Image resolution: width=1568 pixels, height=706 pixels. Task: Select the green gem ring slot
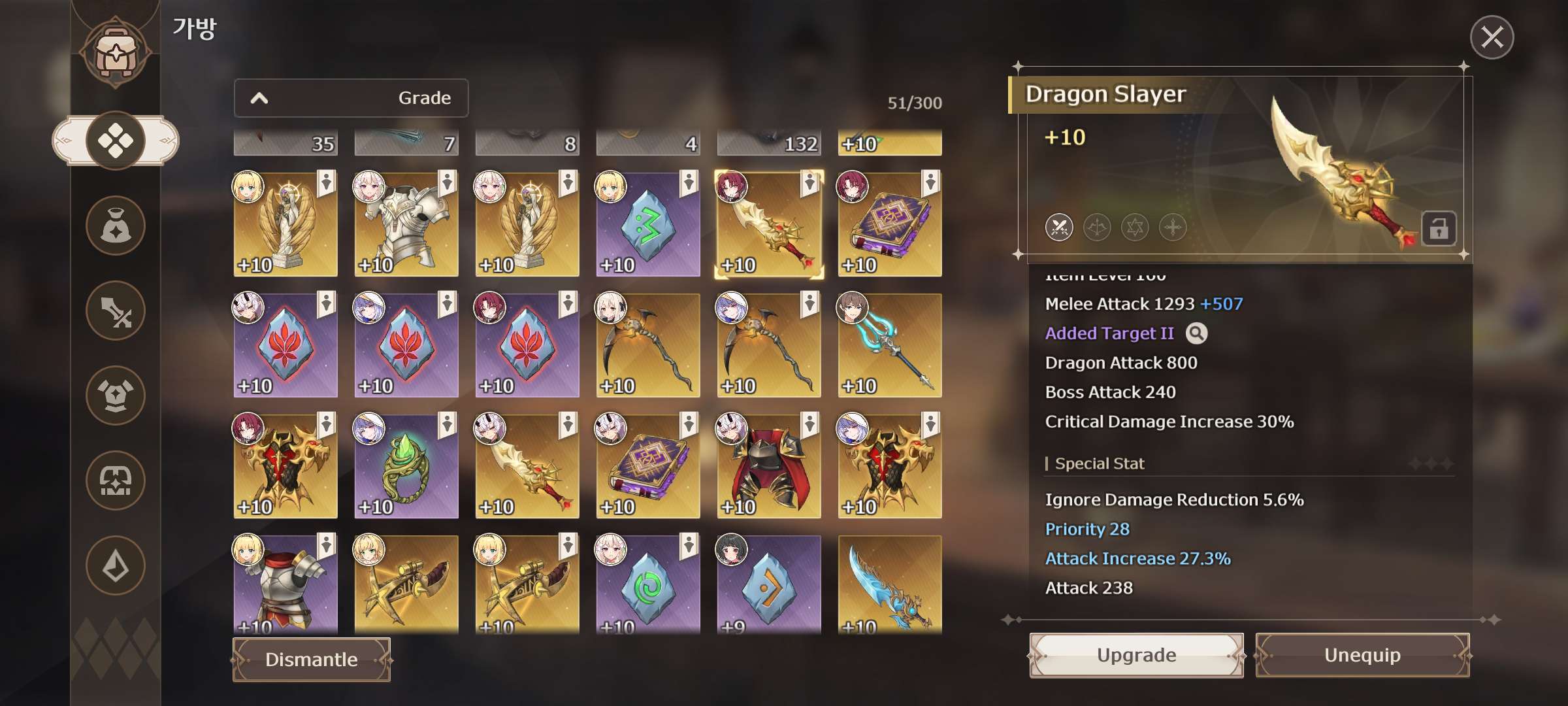pos(406,466)
